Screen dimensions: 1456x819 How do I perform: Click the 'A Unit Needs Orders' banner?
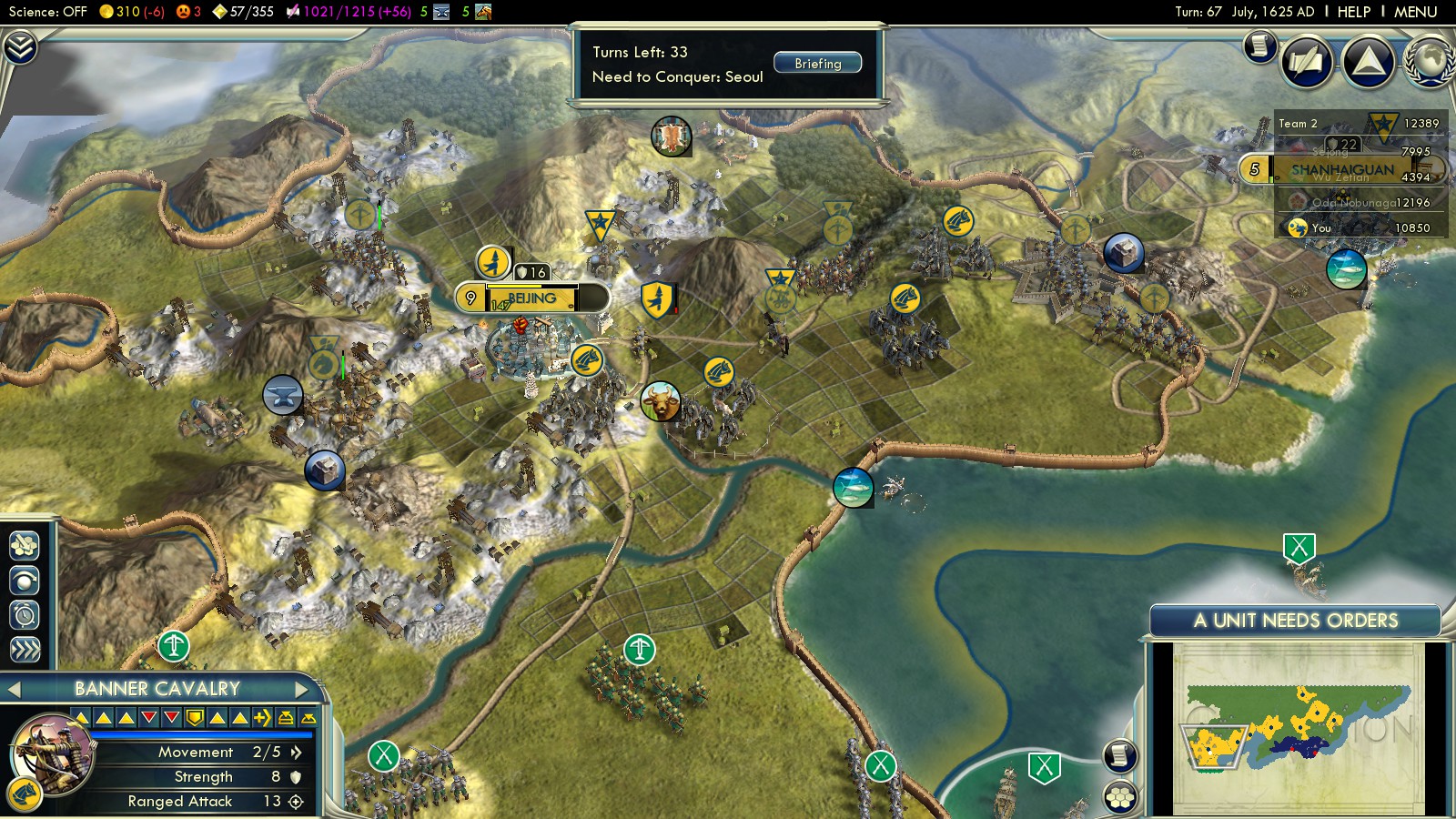pyautogui.click(x=1294, y=621)
